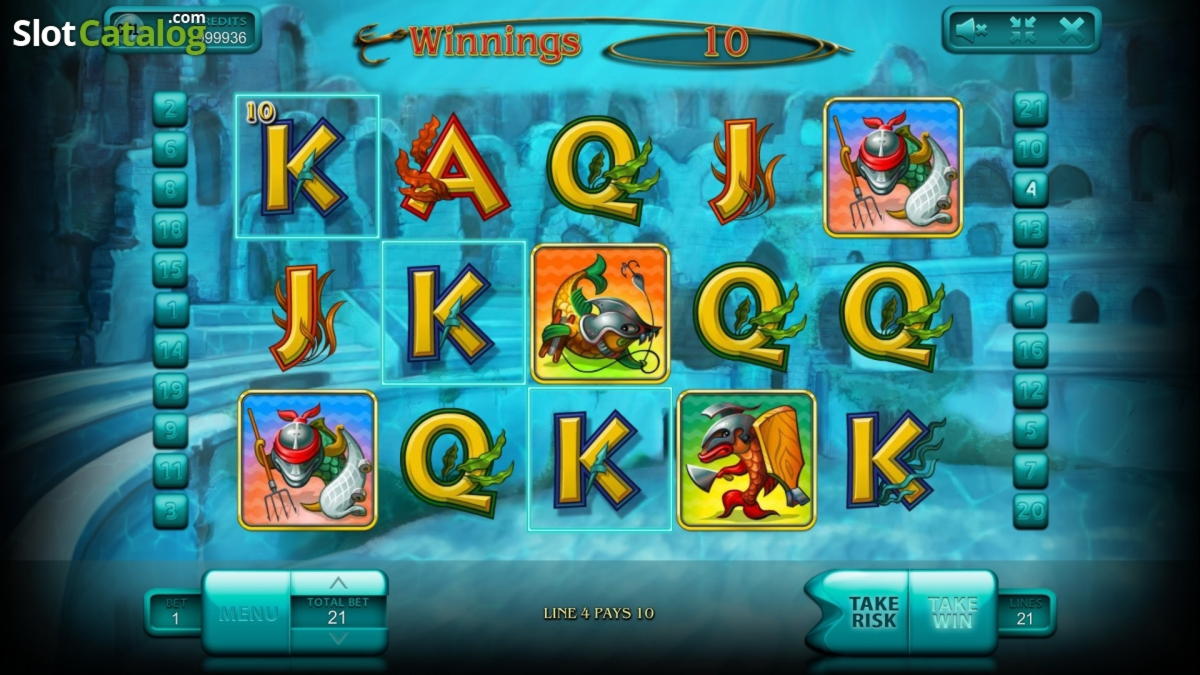The width and height of the screenshot is (1200, 675).
Task: Select payline number 2 marker
Action: [x=170, y=109]
